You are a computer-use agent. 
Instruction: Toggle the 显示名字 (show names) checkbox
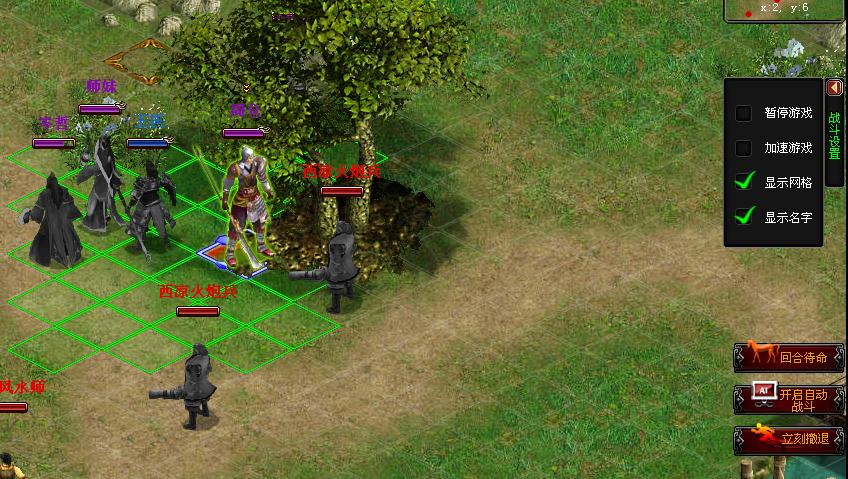743,216
